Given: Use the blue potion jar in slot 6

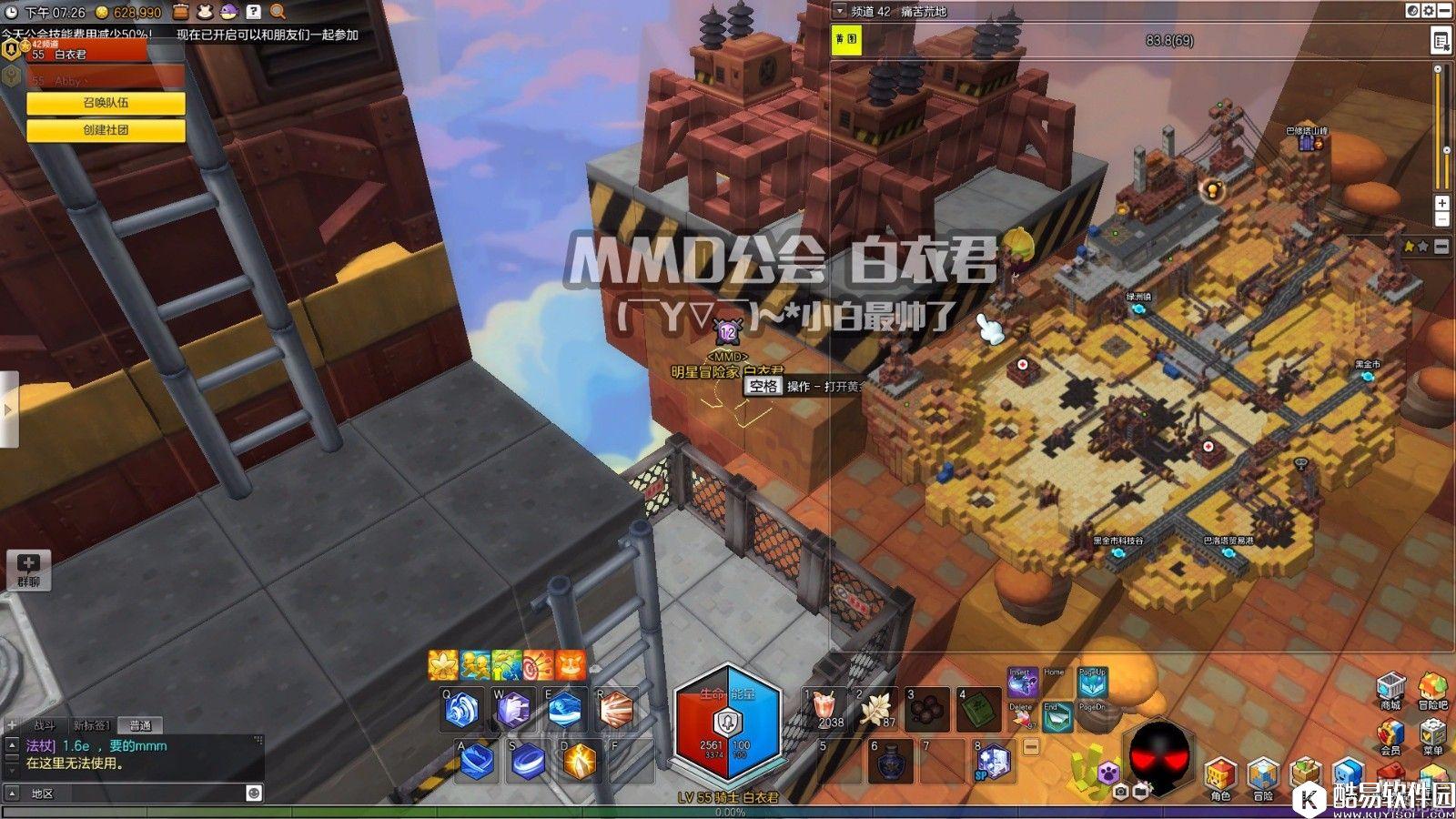Looking at the screenshot, I should [x=891, y=761].
